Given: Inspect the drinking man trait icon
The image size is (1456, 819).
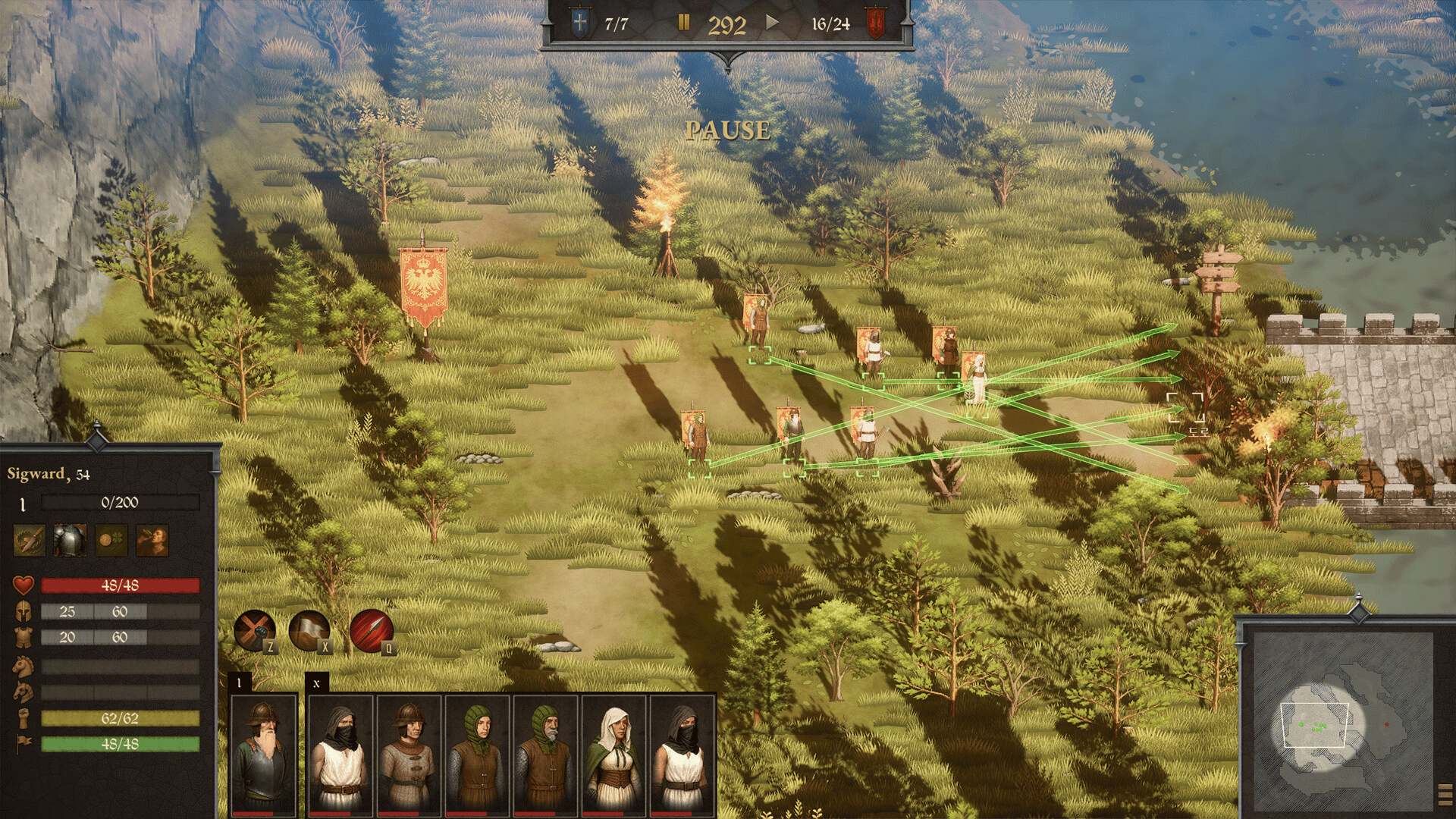Looking at the screenshot, I should click(152, 541).
